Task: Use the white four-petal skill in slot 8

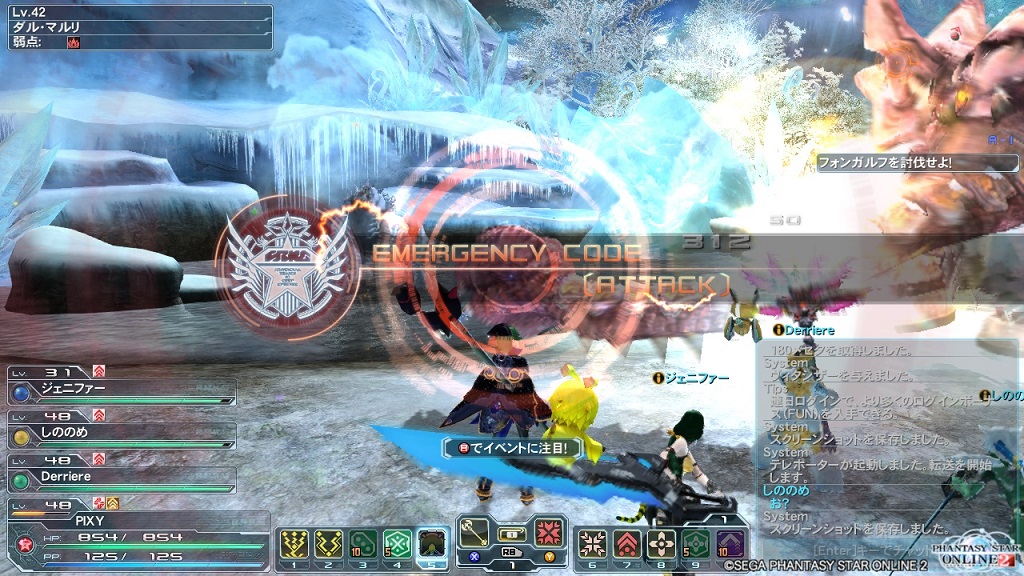Action: (660, 545)
